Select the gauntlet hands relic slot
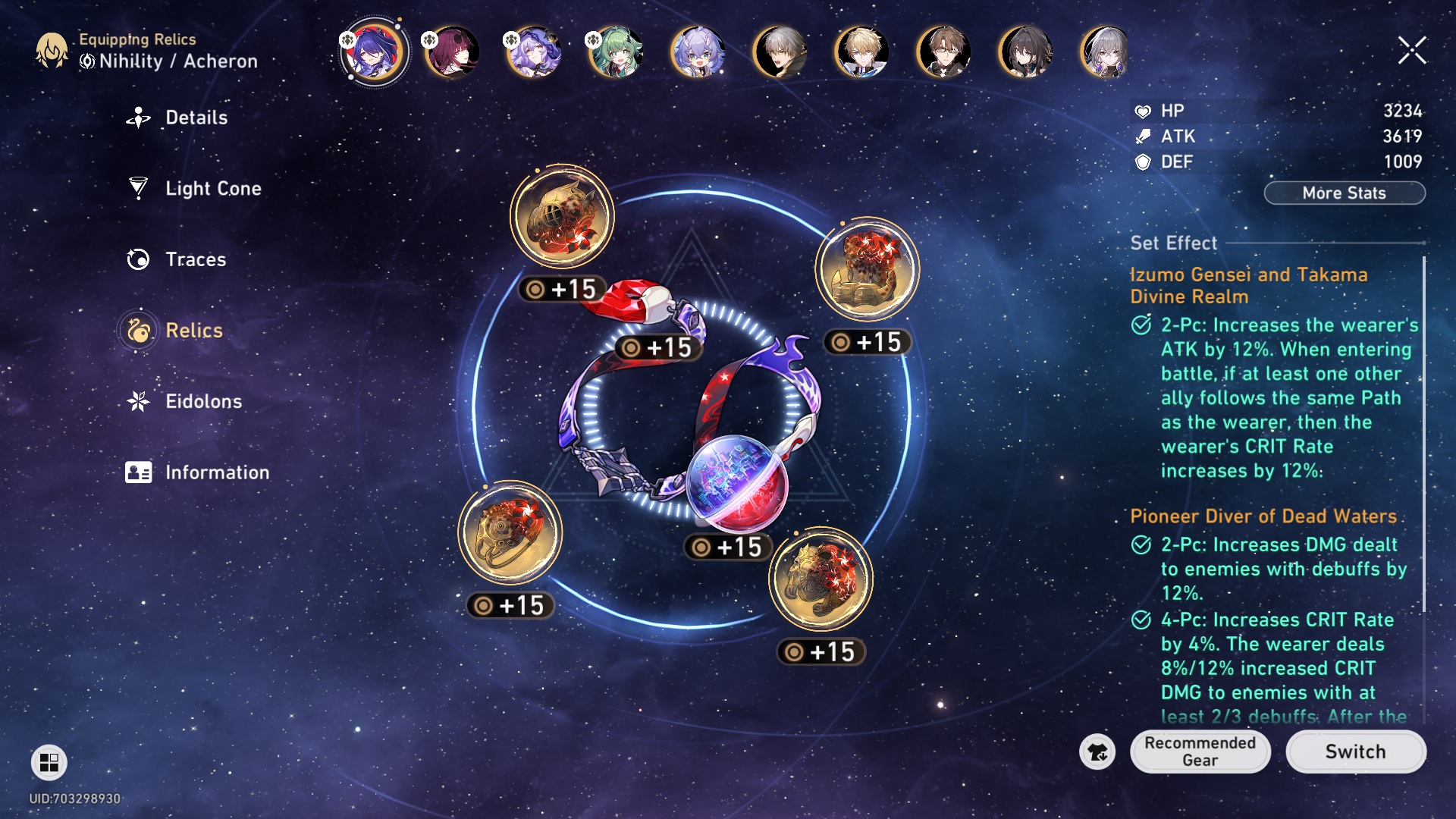Image resolution: width=1456 pixels, height=819 pixels. pyautogui.click(x=867, y=269)
